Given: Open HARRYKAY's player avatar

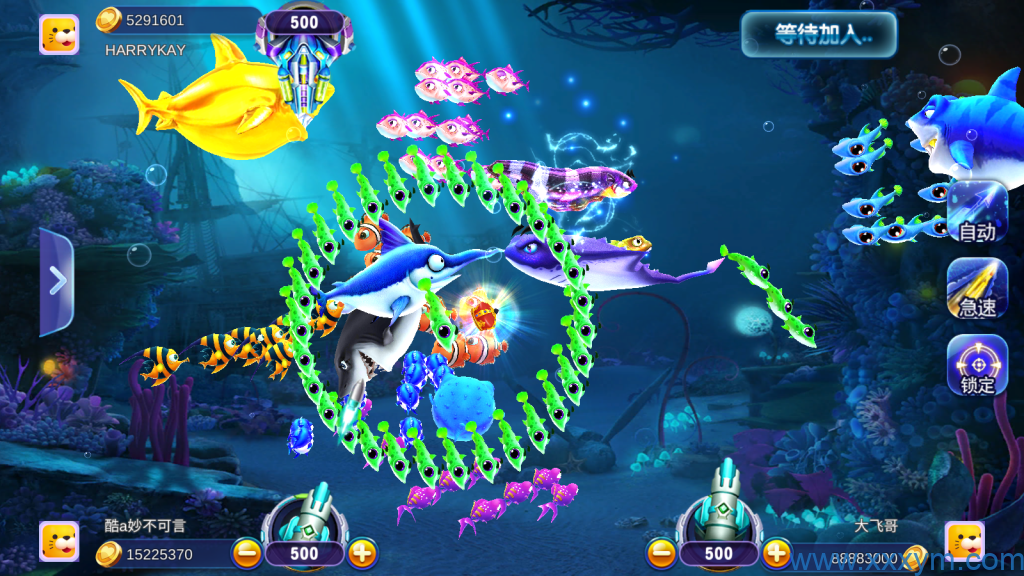Looking at the screenshot, I should pyautogui.click(x=59, y=34).
